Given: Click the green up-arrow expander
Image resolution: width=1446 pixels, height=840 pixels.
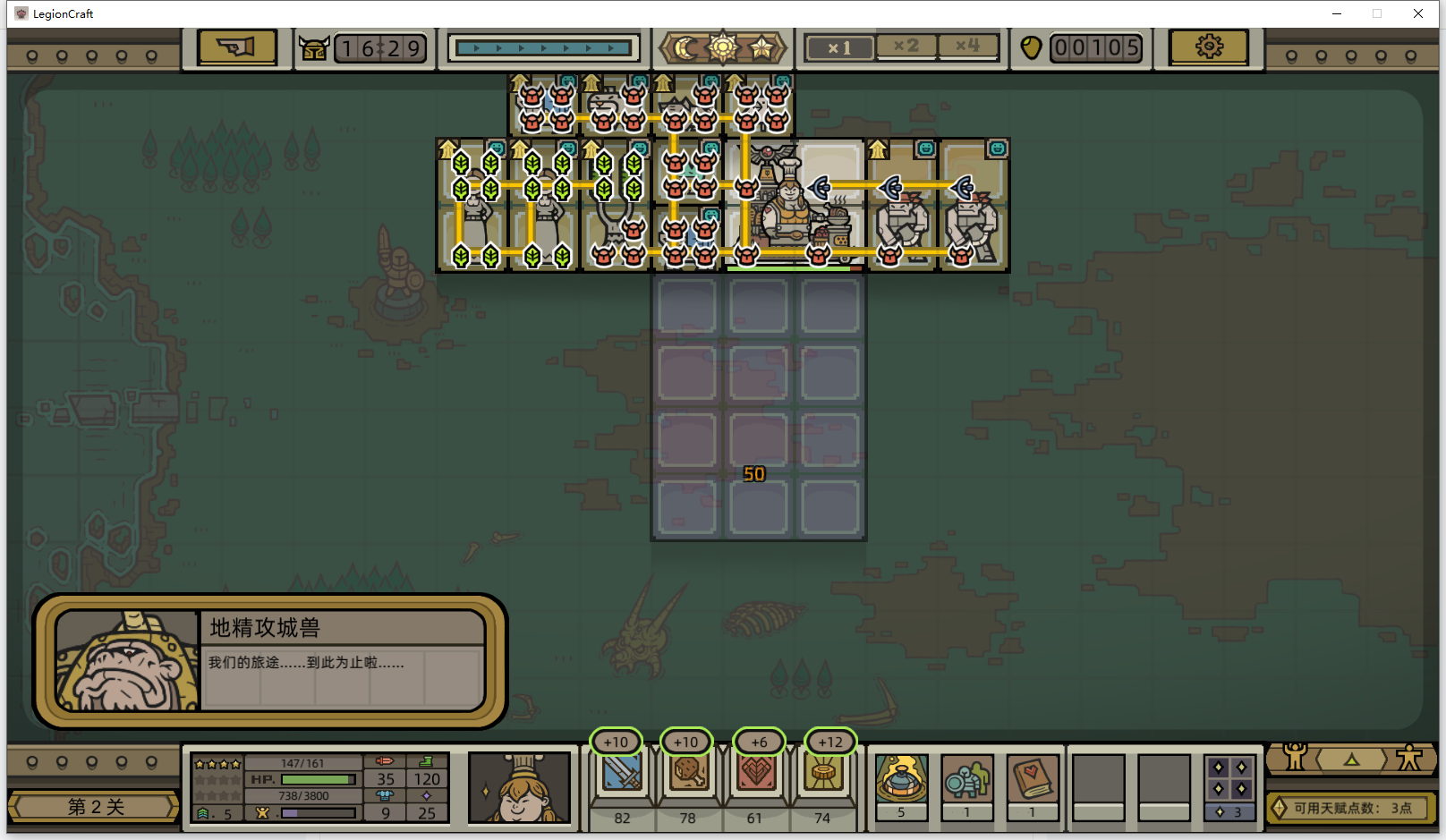Looking at the screenshot, I should 1351,759.
